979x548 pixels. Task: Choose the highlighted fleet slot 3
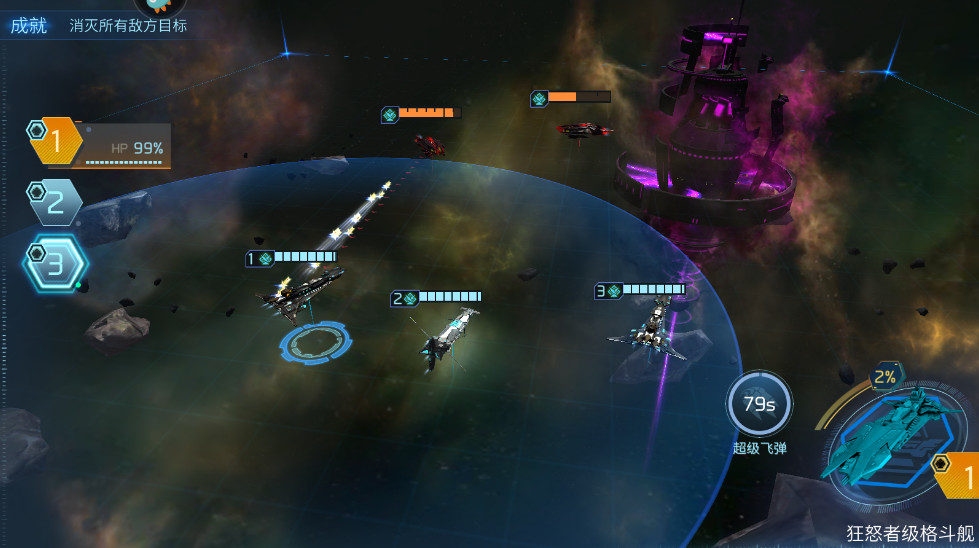click(55, 264)
